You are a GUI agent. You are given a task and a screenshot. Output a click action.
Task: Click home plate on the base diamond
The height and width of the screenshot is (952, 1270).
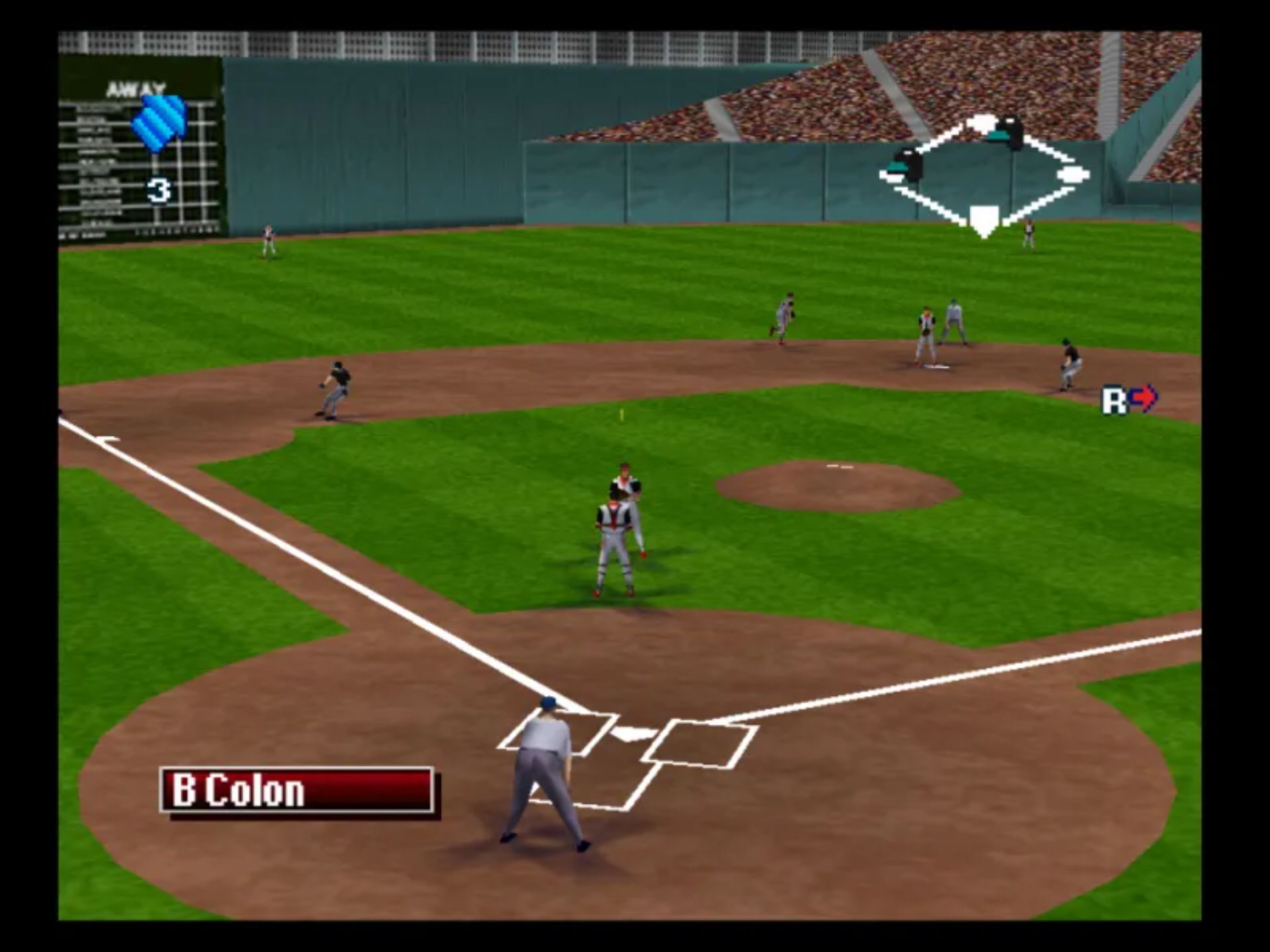pos(984,219)
